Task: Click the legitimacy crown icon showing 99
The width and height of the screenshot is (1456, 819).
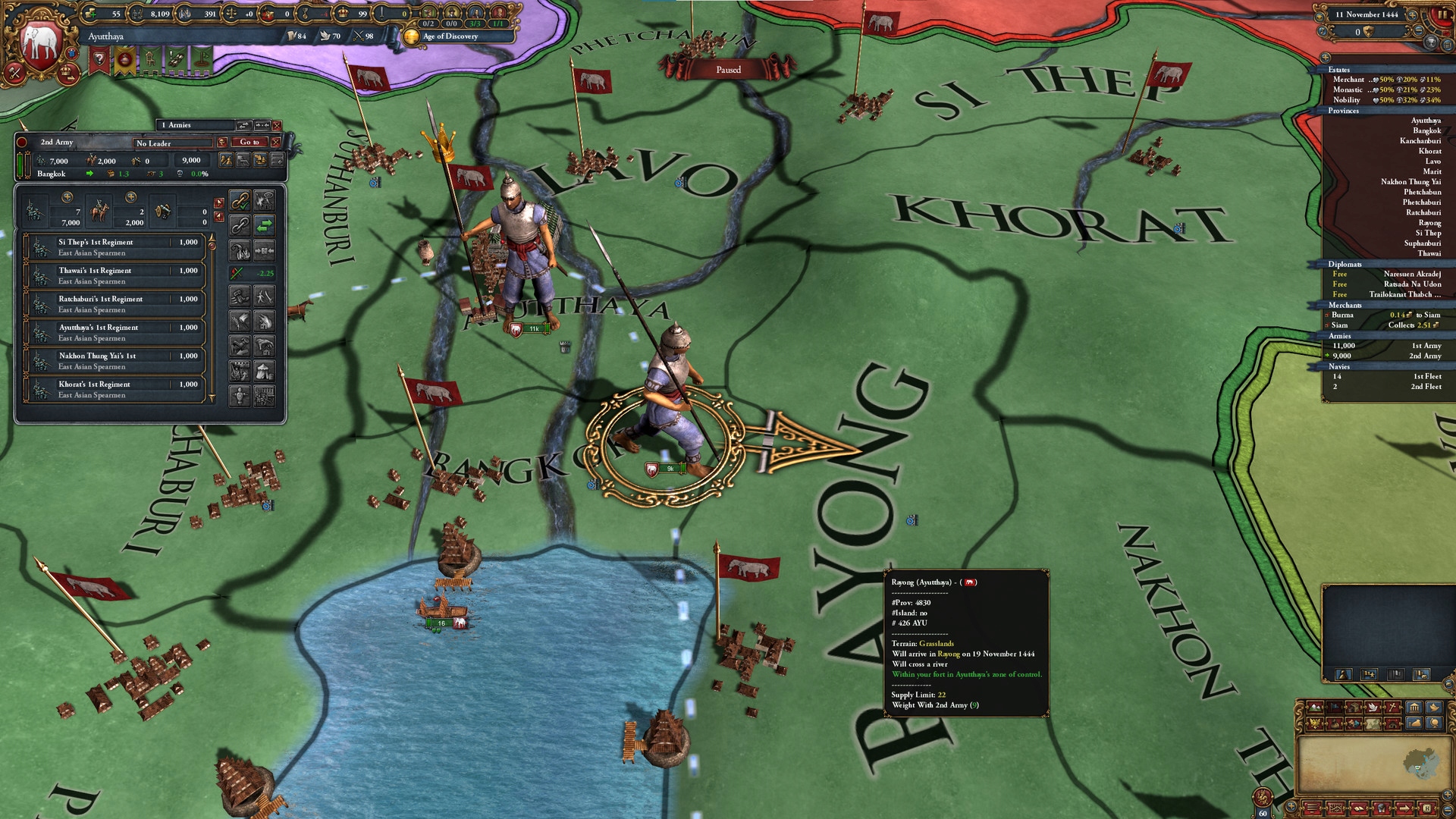Action: click(344, 12)
